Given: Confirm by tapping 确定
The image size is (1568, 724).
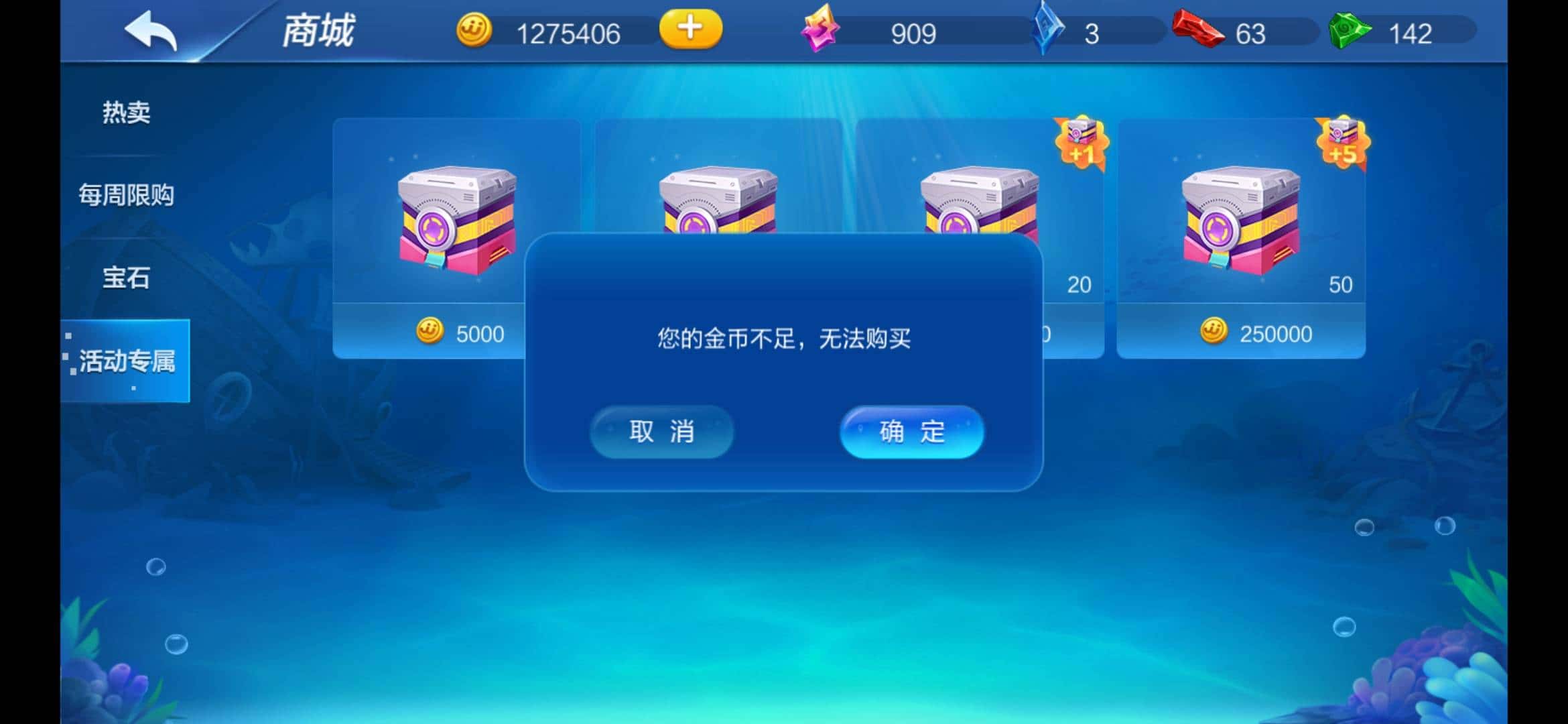Looking at the screenshot, I should click(x=911, y=432).
